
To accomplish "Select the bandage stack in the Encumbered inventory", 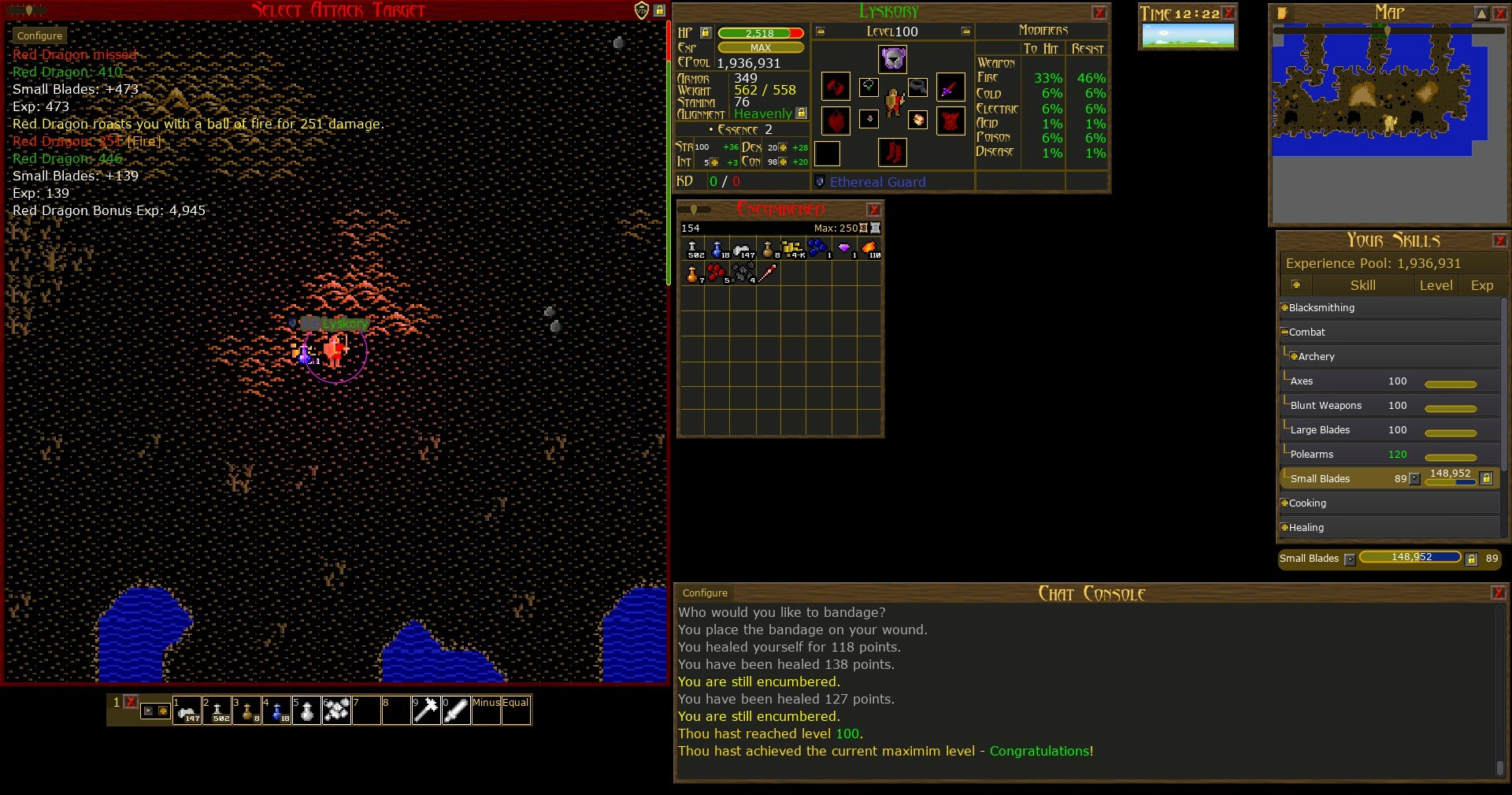I will point(746,248).
